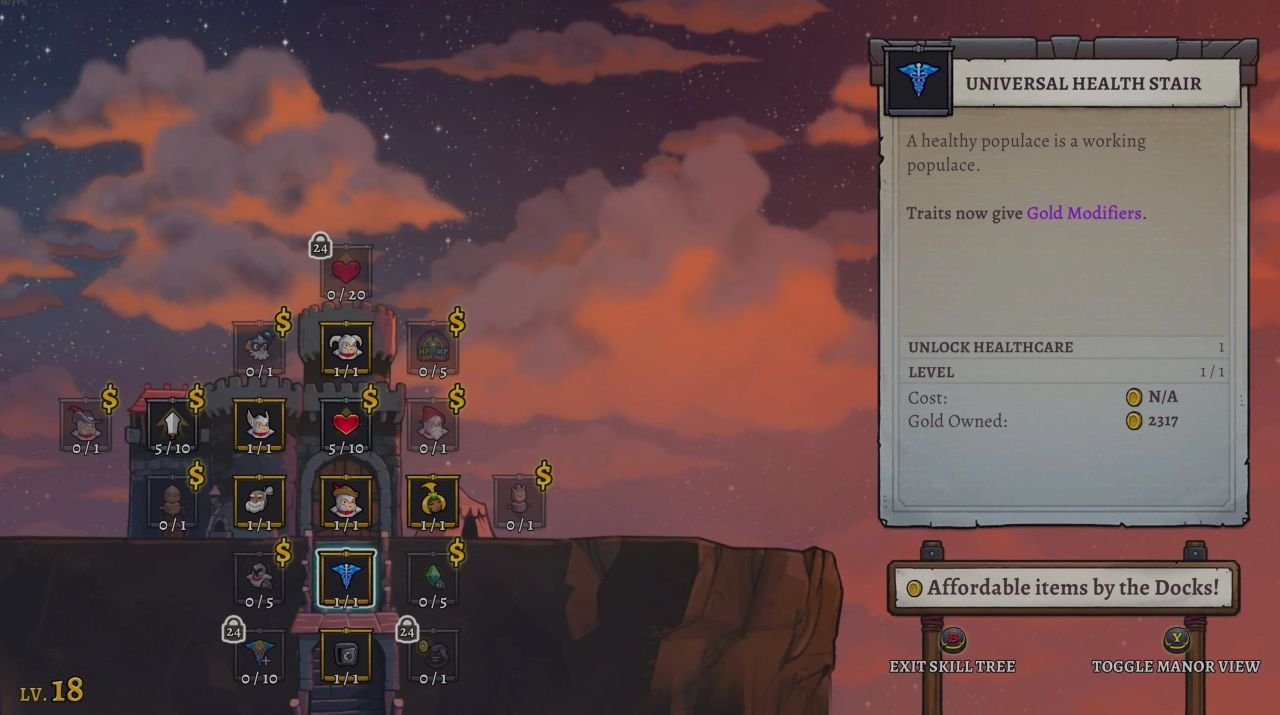
Task: Select the HP MP arch skill node
Action: (433, 347)
